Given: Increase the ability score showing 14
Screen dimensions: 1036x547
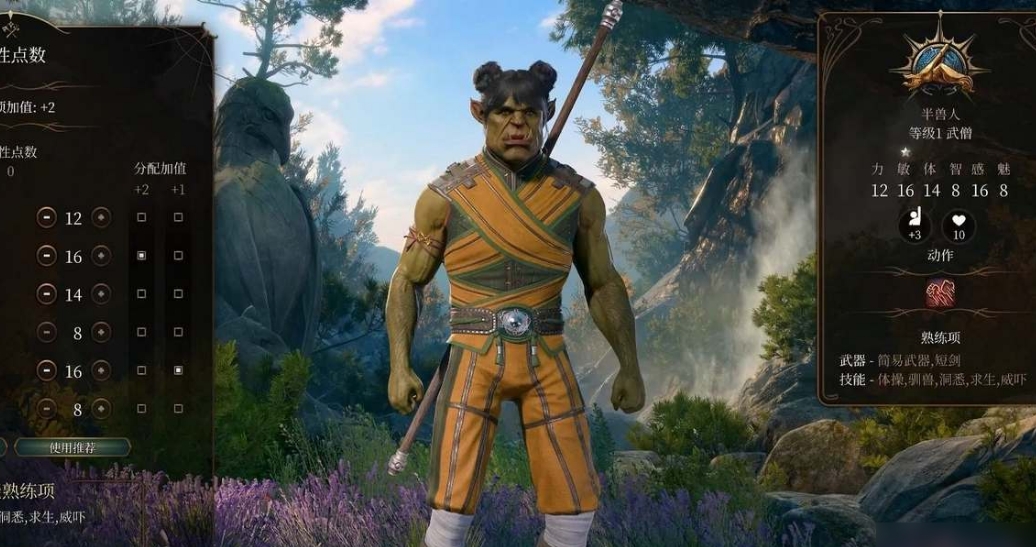Looking at the screenshot, I should click(x=101, y=294).
